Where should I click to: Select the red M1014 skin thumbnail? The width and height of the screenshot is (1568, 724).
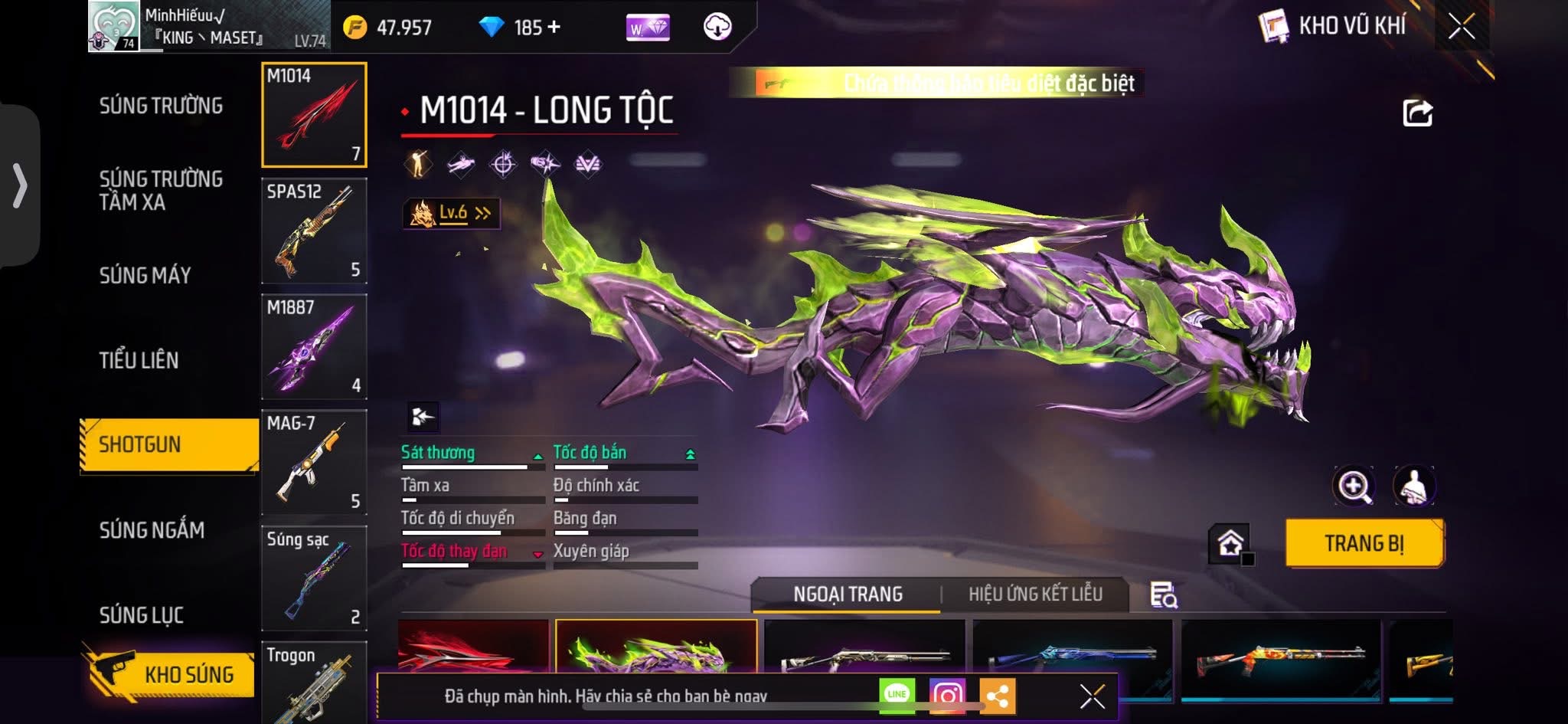[x=473, y=647]
